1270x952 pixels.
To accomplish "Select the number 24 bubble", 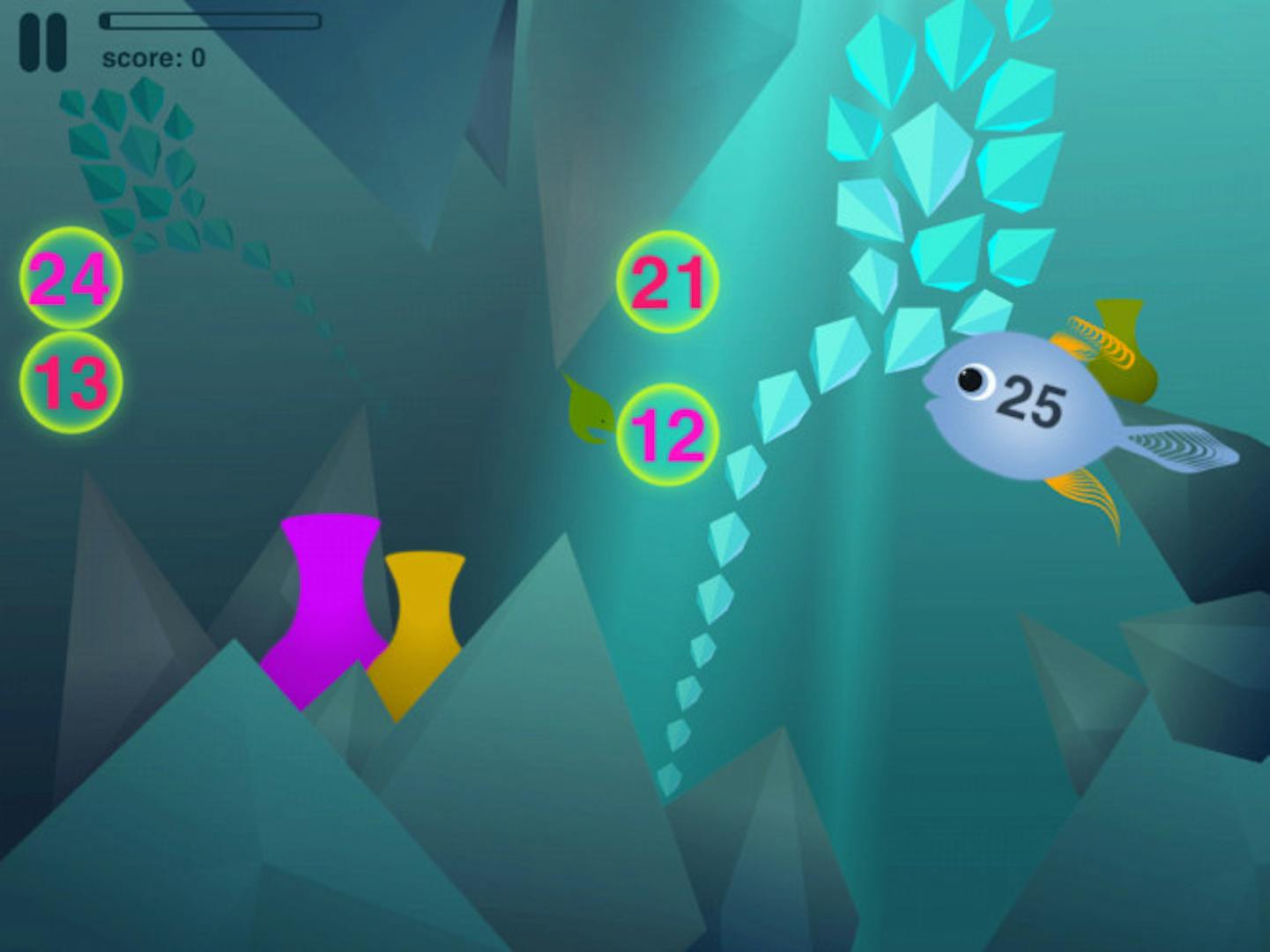I will click(71, 279).
